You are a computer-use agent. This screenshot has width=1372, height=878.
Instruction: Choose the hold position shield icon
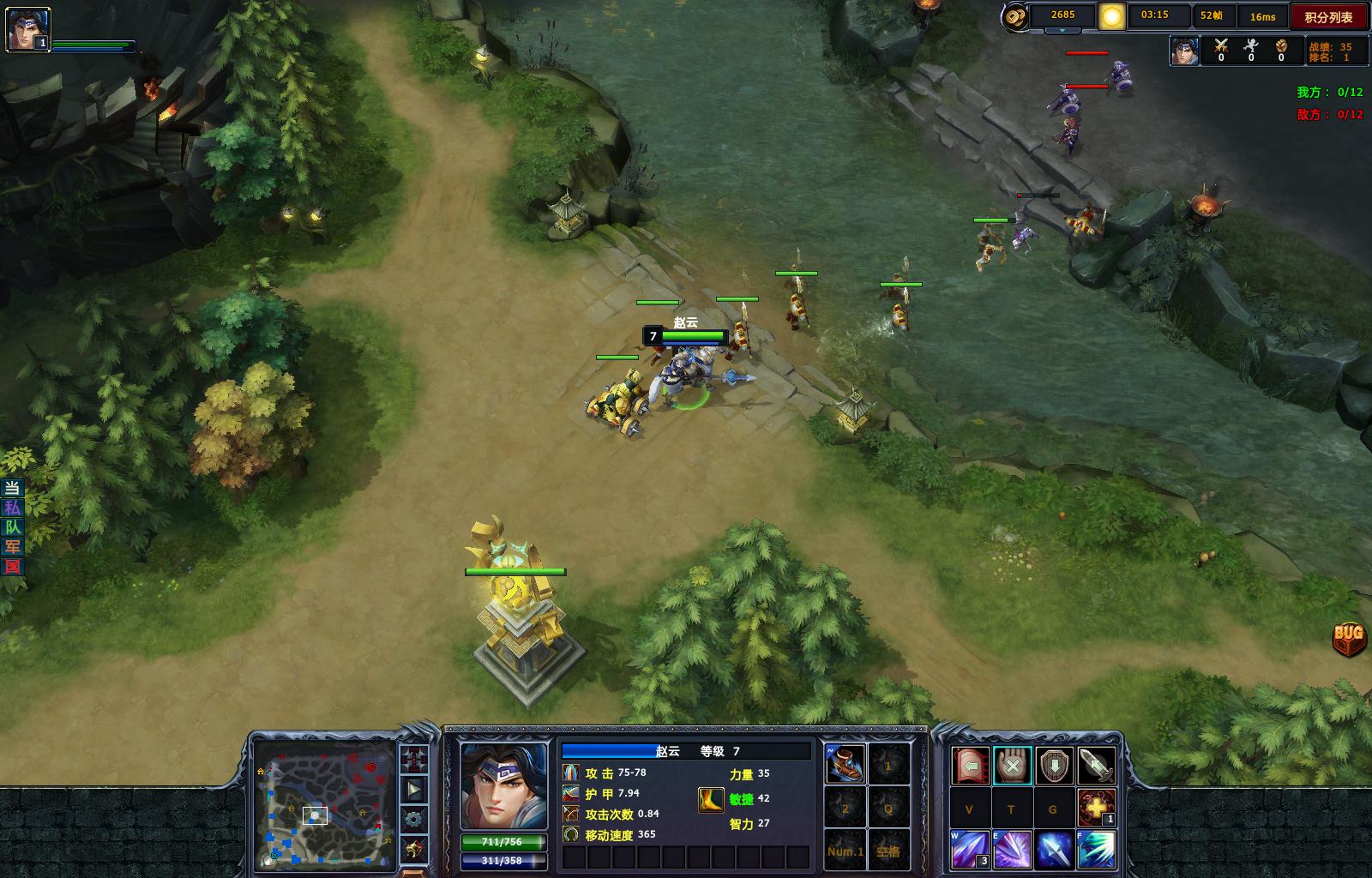tap(1054, 765)
